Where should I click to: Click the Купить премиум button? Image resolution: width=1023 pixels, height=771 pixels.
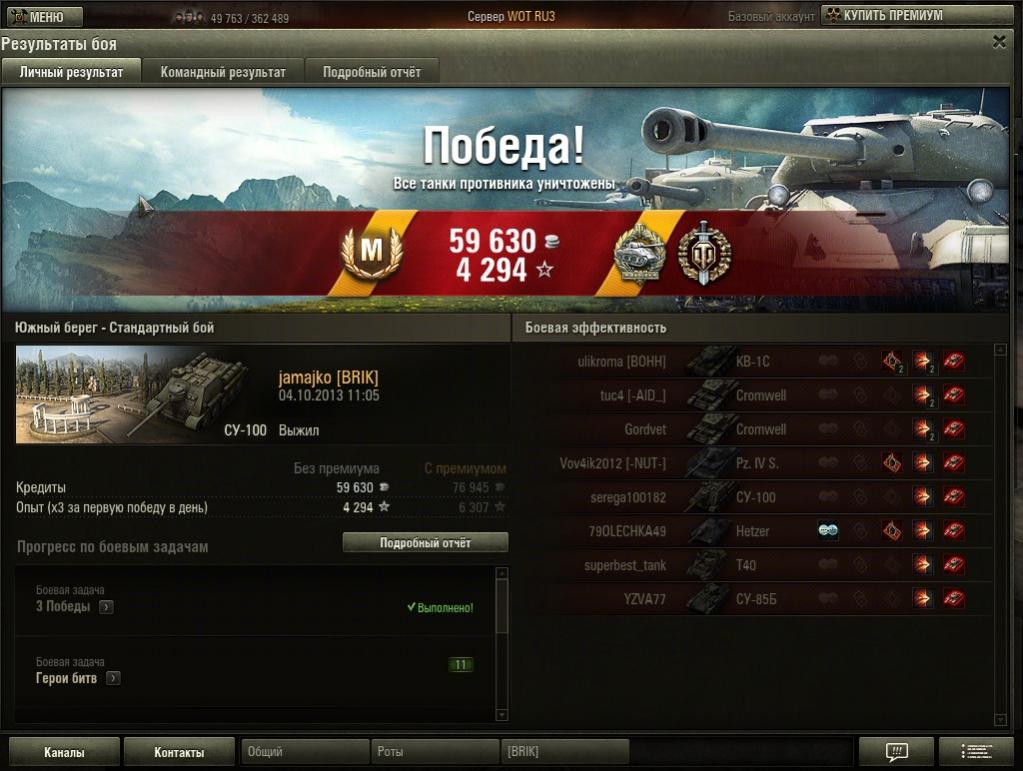tap(883, 16)
